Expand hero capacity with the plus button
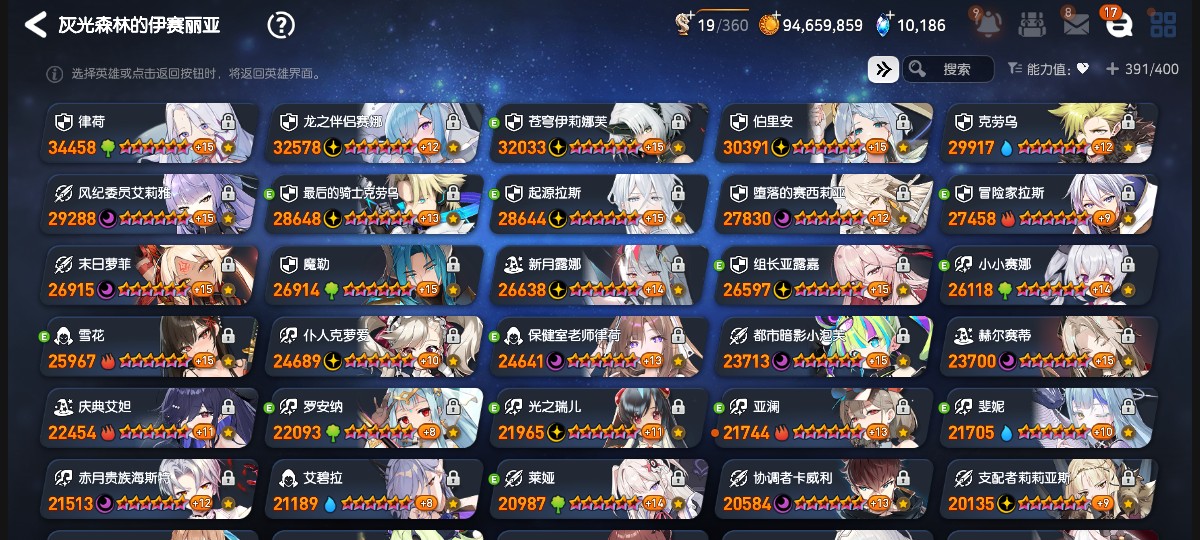 point(1111,69)
